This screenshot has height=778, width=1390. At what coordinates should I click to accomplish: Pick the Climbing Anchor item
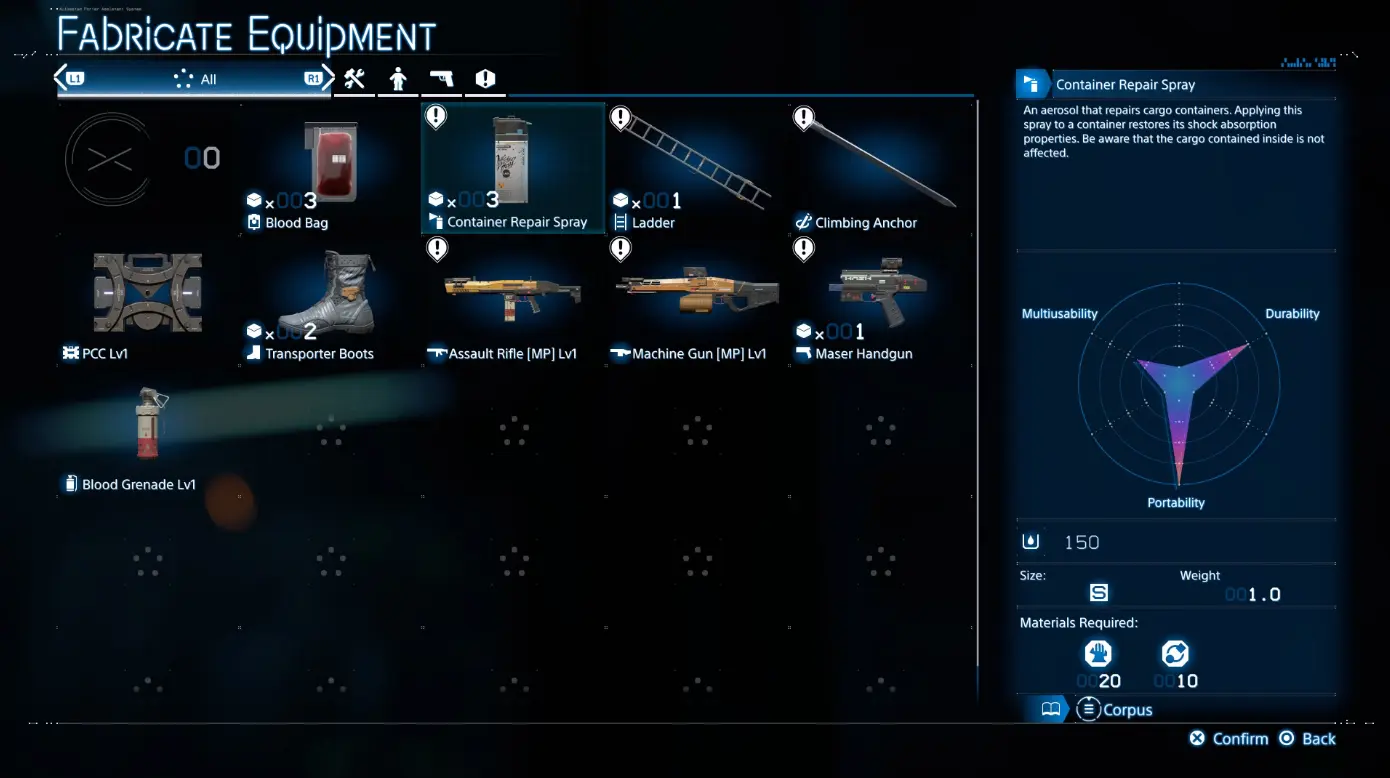880,168
